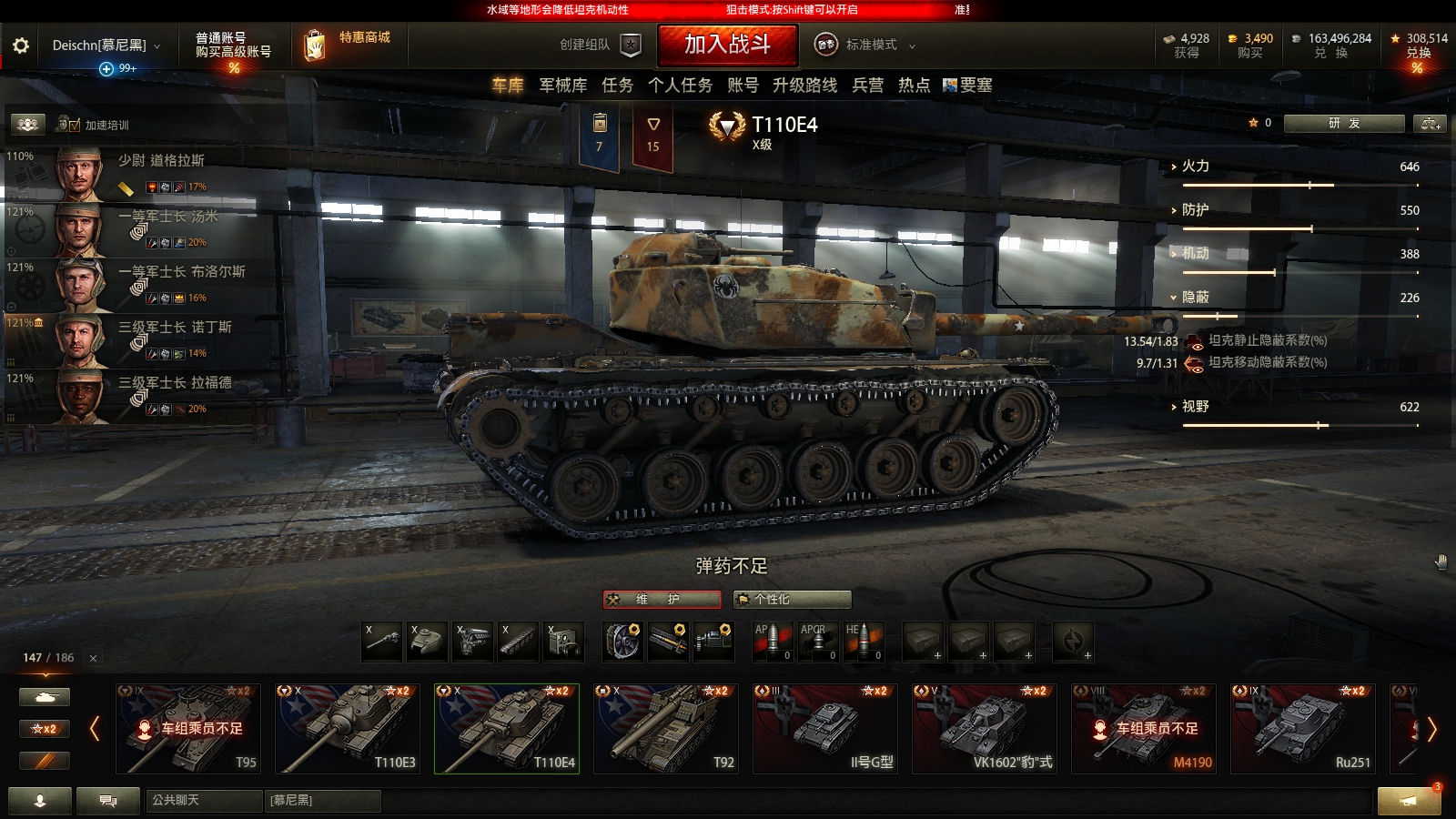Enable the 加速培训 accelerated training checkbox
Viewport: 1456px width, 819px height.
[x=76, y=124]
